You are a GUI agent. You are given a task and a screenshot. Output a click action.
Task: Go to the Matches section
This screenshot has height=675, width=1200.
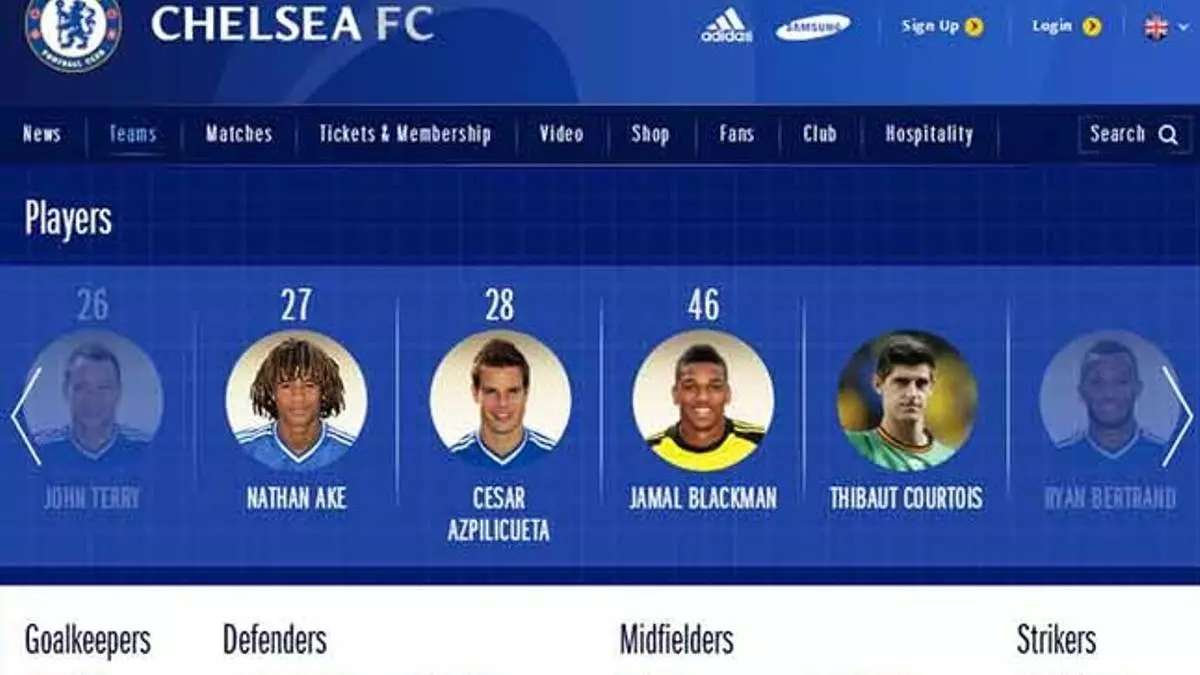point(238,134)
